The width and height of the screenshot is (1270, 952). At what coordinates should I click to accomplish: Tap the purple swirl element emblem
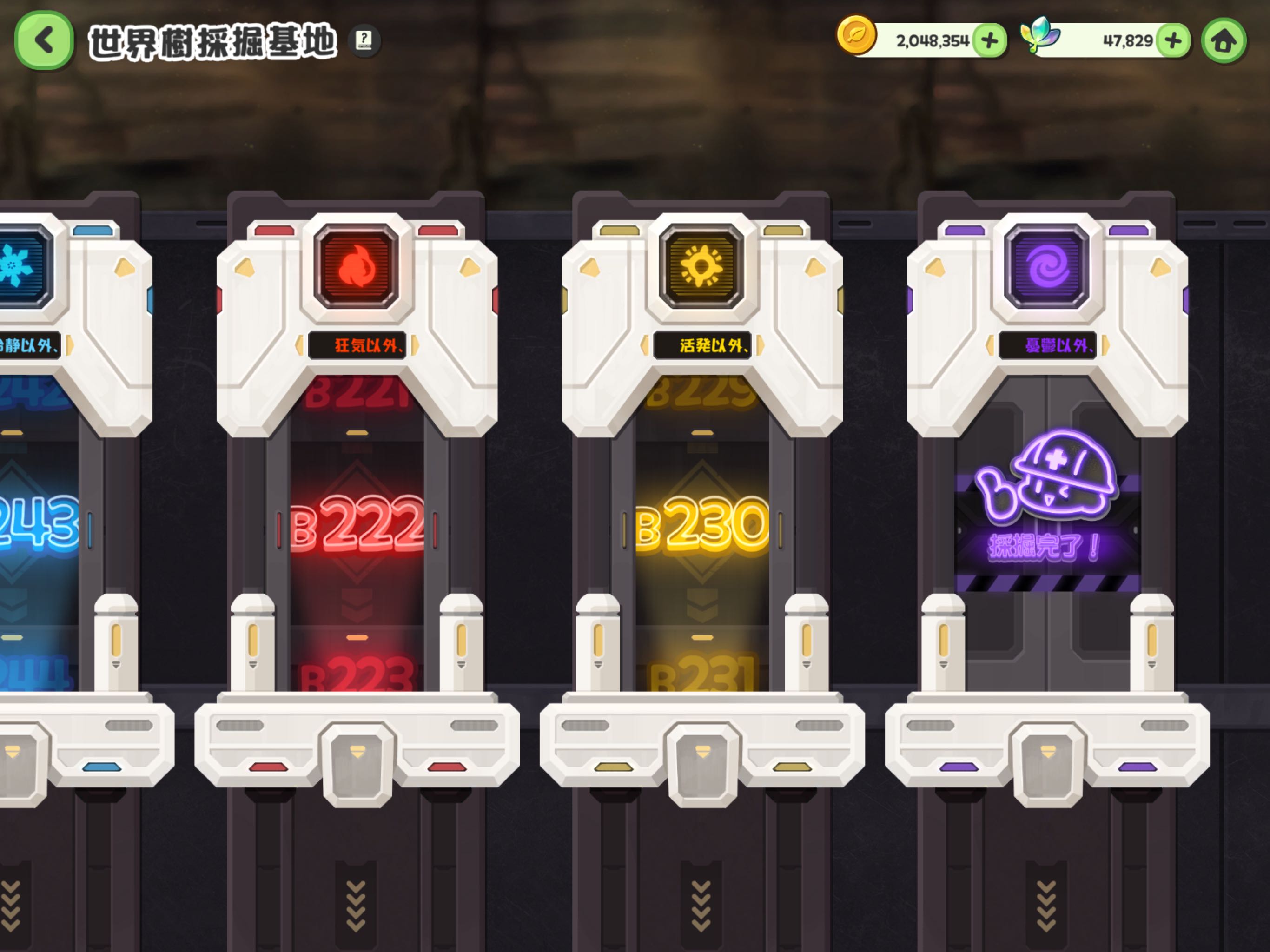(x=1047, y=266)
